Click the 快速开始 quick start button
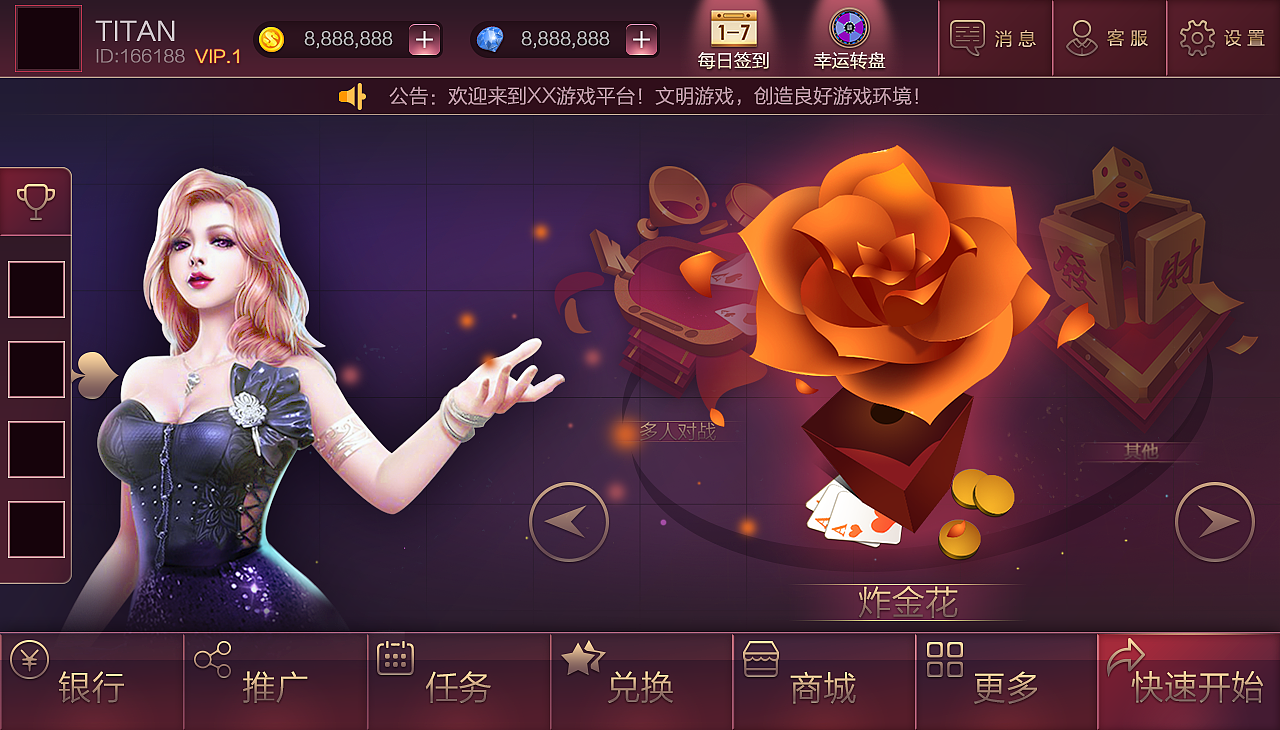 click(x=1189, y=682)
